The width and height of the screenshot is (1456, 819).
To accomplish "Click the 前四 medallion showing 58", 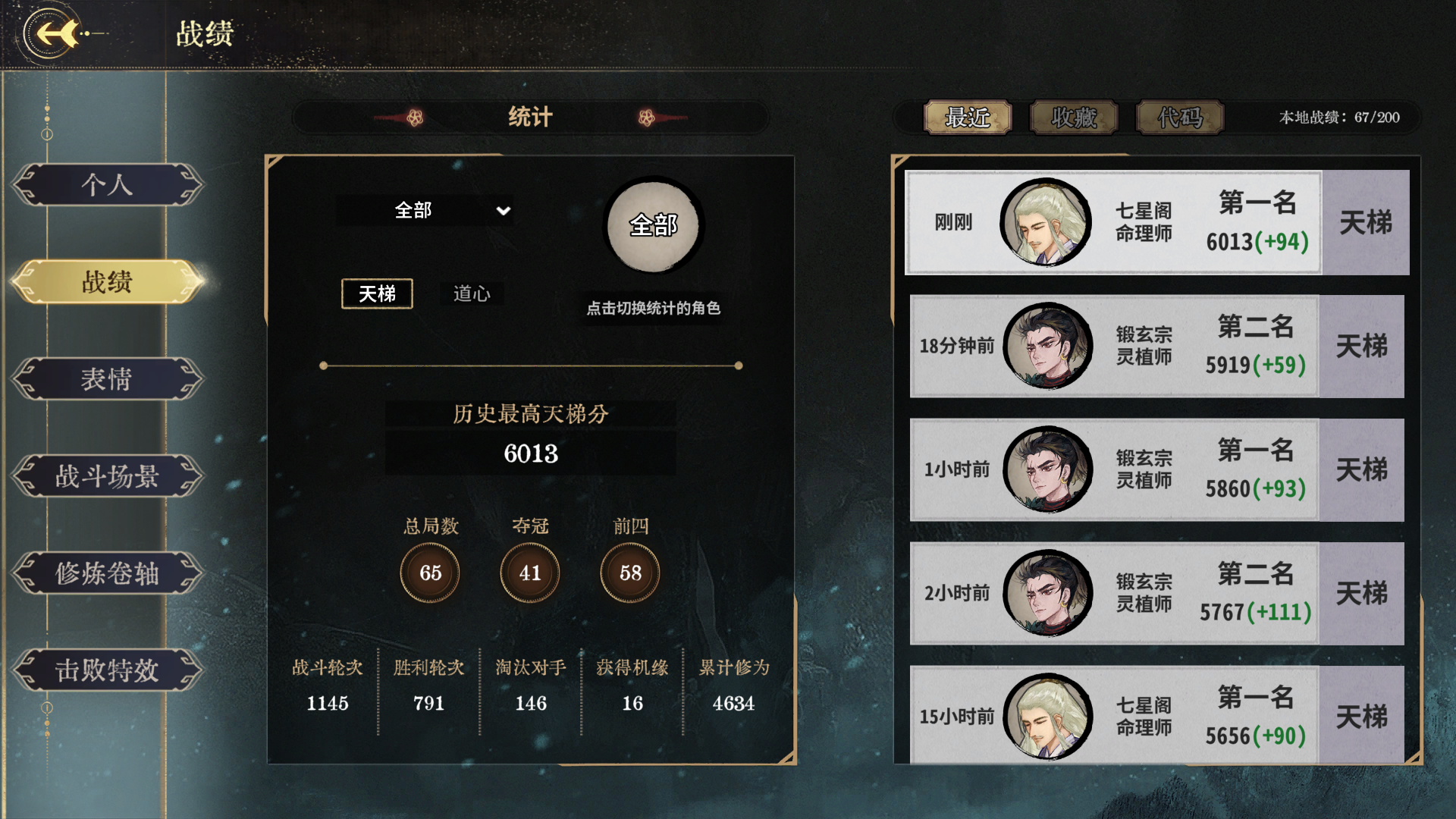I will point(628,573).
